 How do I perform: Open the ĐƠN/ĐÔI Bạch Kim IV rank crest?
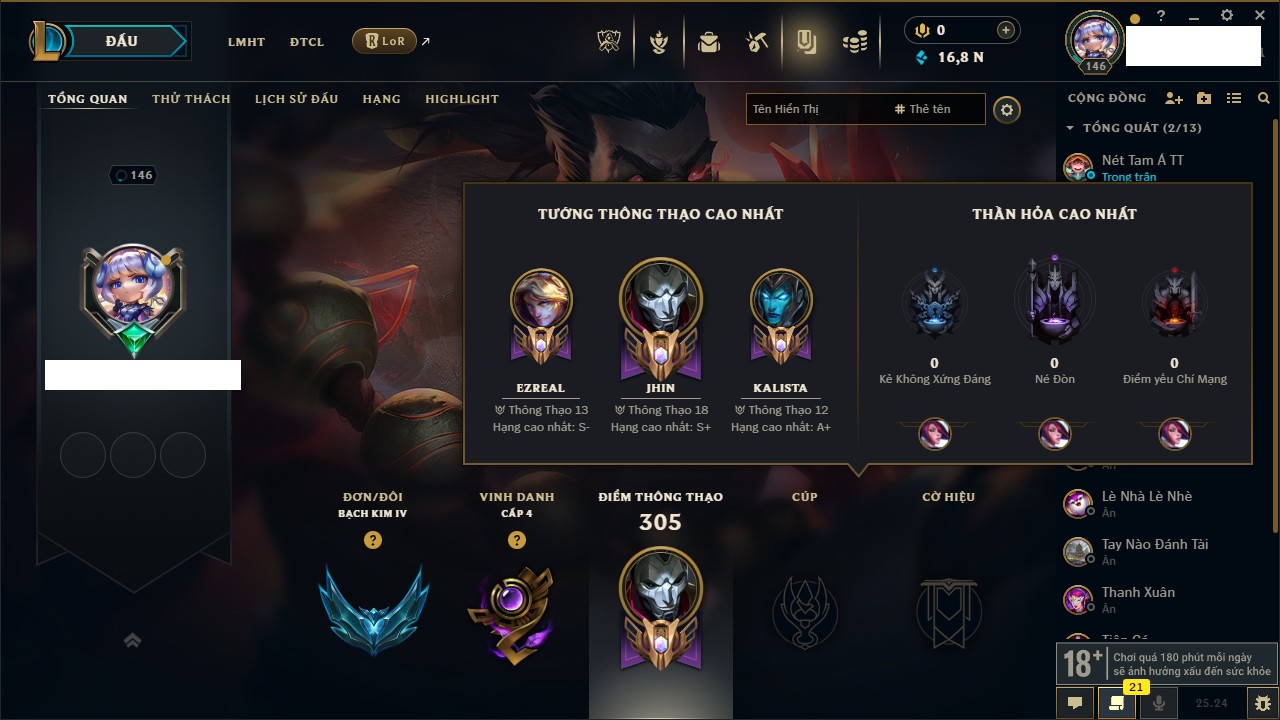coord(373,608)
